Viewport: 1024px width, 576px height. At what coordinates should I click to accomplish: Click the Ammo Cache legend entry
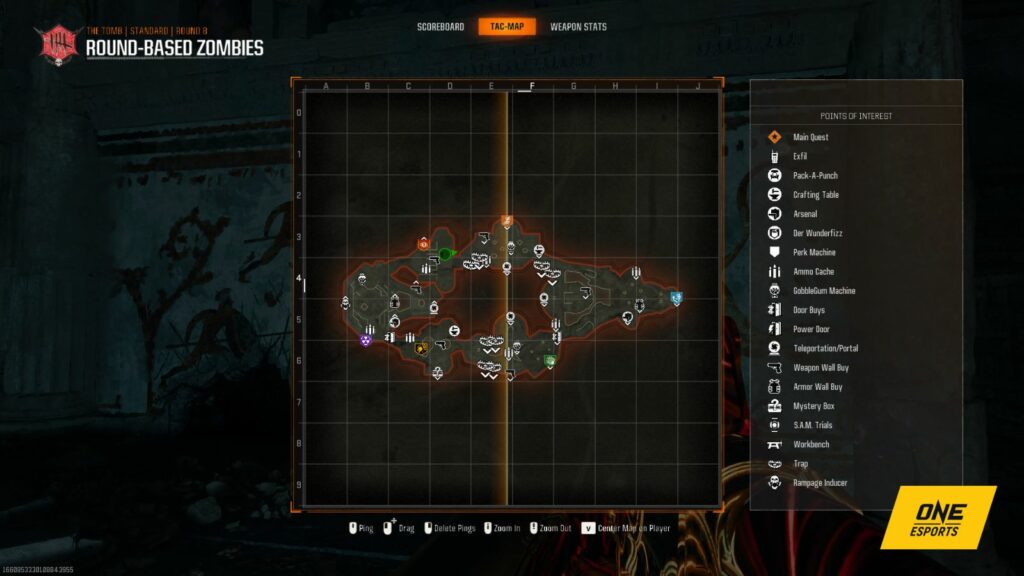point(813,272)
